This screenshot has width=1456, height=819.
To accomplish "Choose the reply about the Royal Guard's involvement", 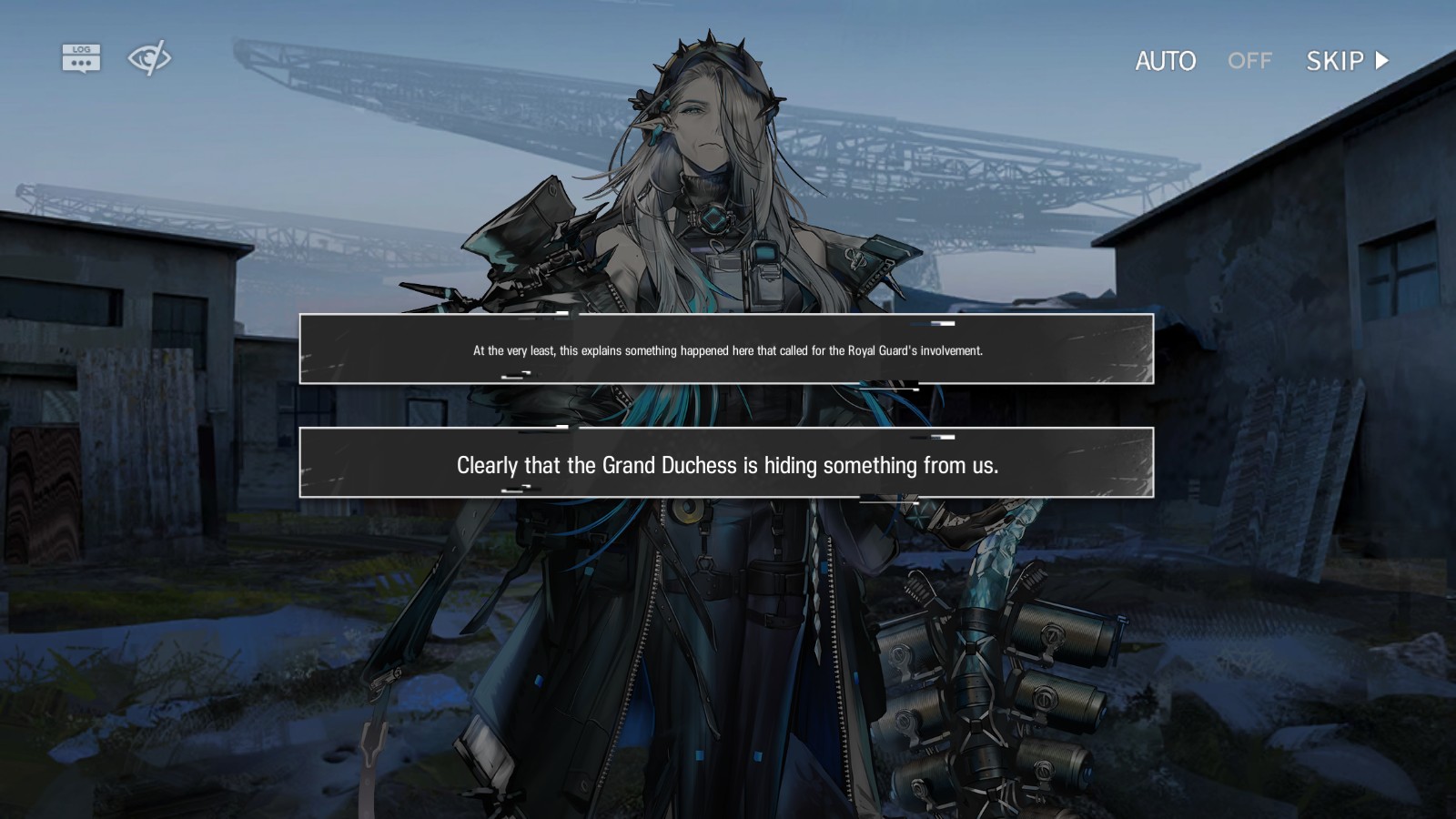I will [726, 349].
